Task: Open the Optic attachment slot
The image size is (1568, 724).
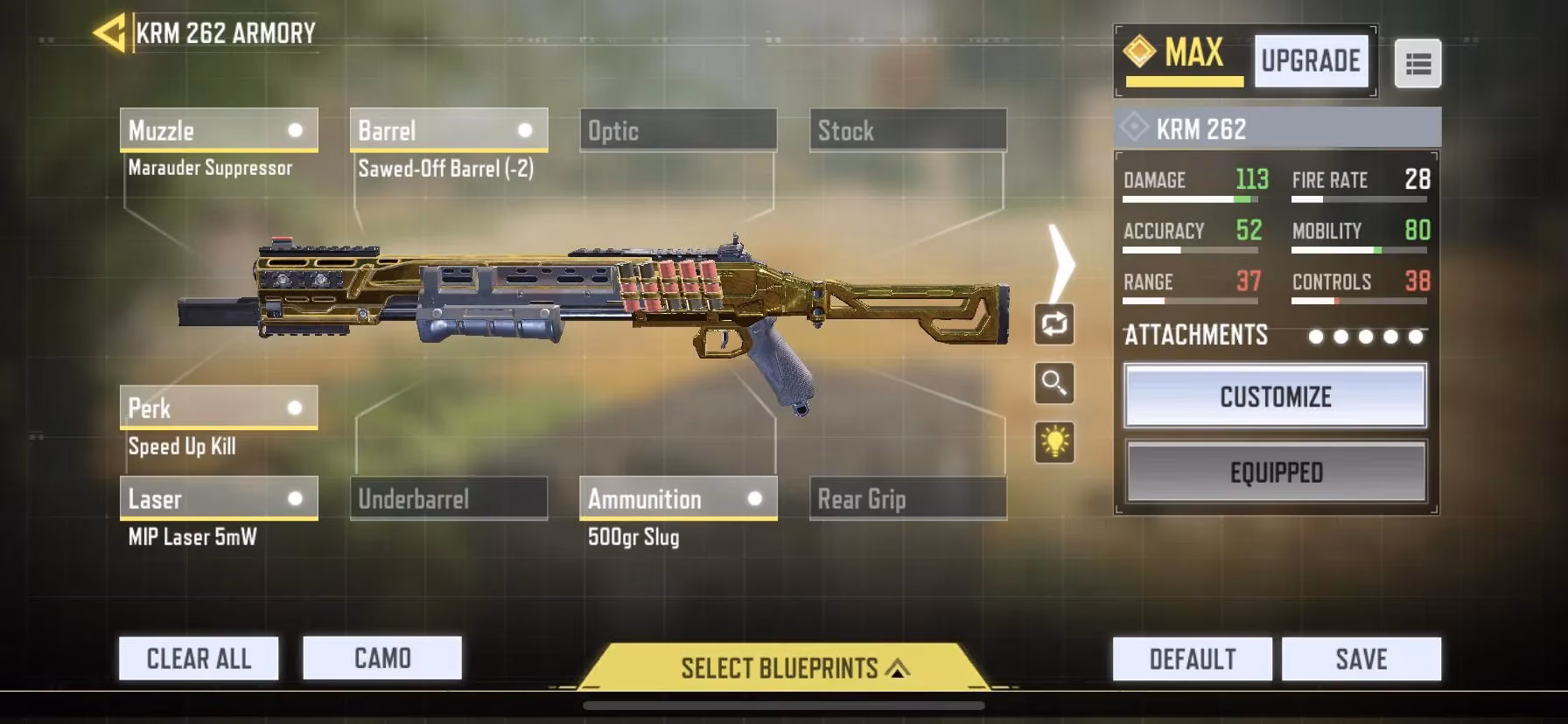Action: [678, 130]
